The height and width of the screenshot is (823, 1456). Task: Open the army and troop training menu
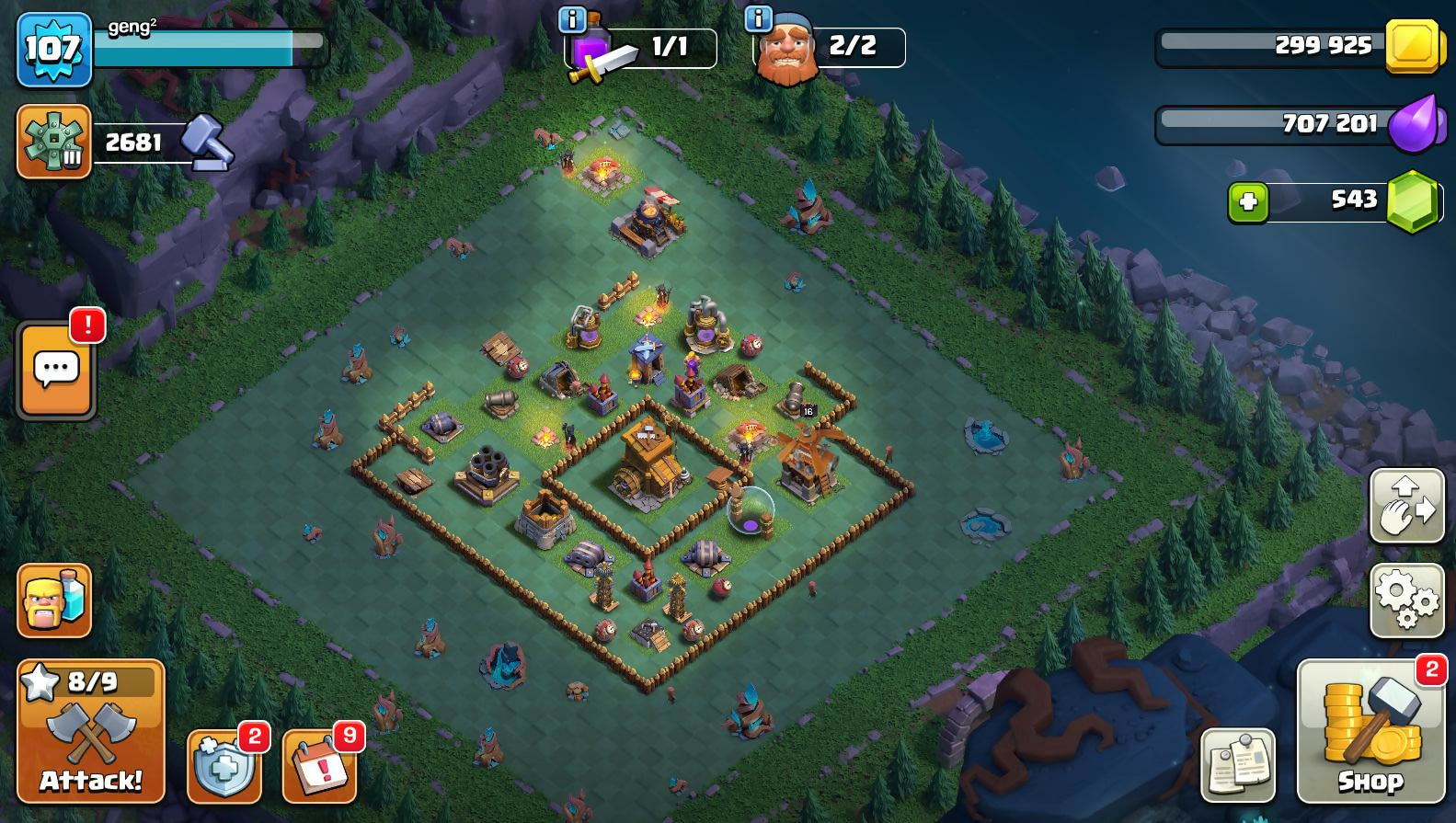[54, 600]
